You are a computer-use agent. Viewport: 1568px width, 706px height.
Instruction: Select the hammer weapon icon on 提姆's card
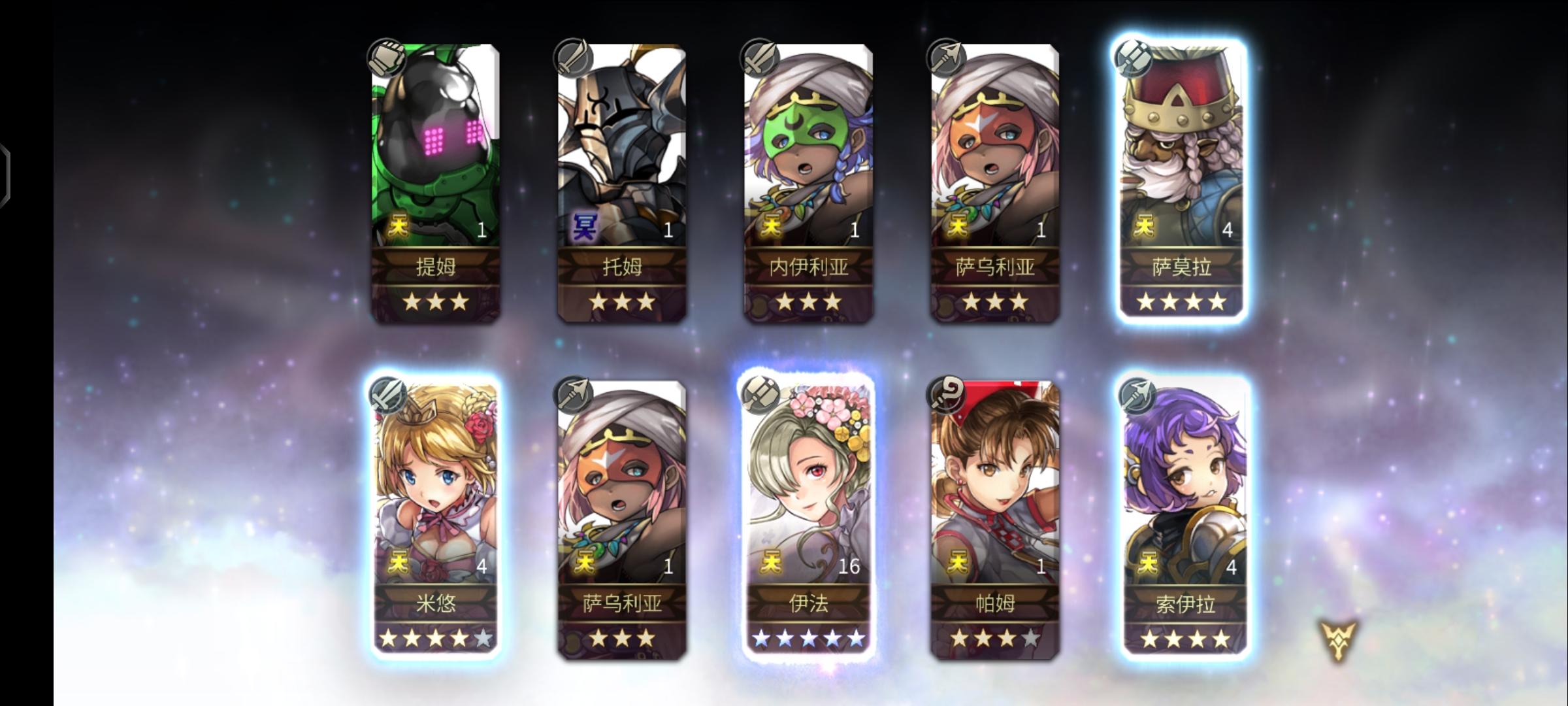pos(388,59)
